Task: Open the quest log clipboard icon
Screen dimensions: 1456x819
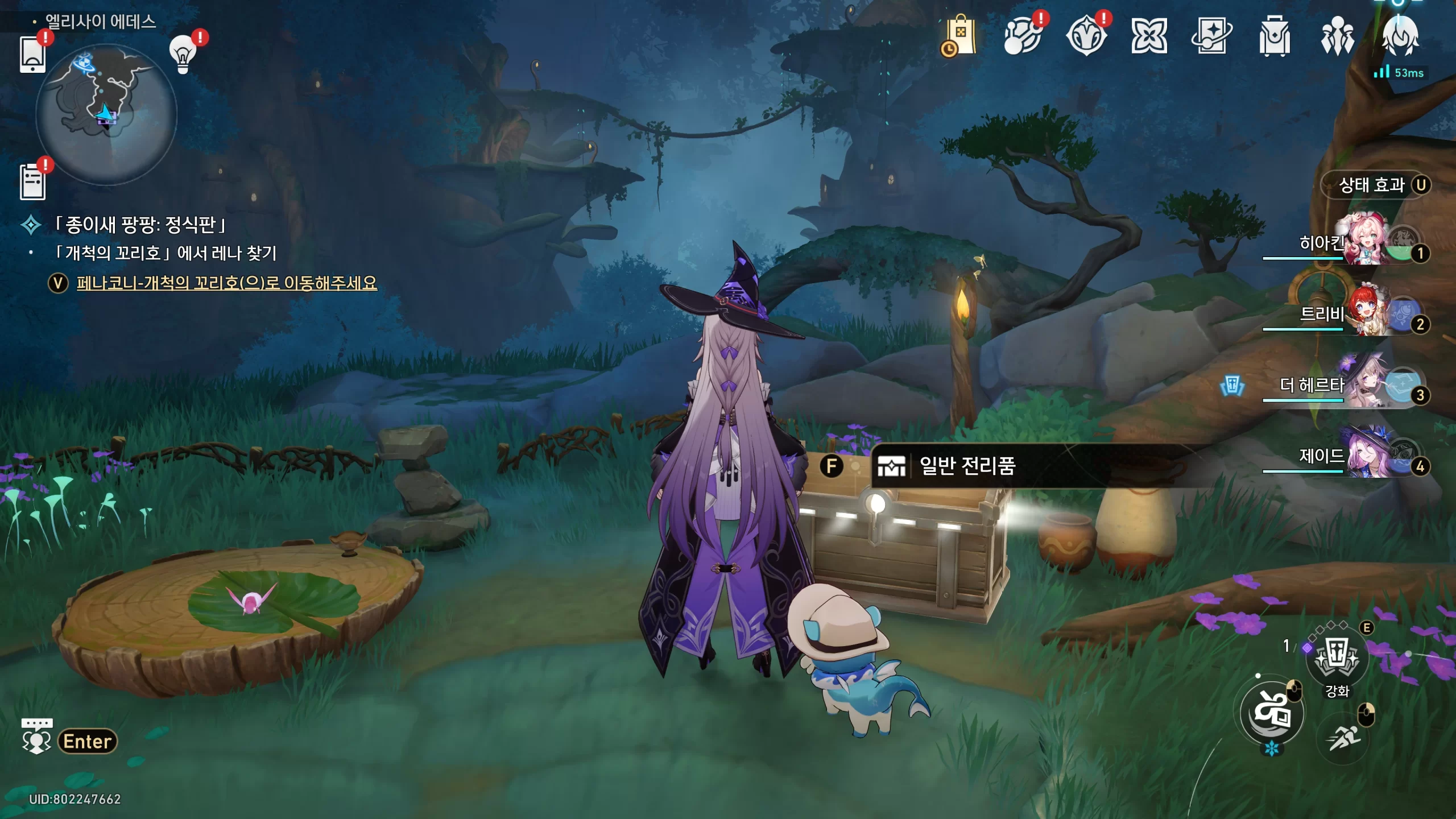Action: coord(32,182)
